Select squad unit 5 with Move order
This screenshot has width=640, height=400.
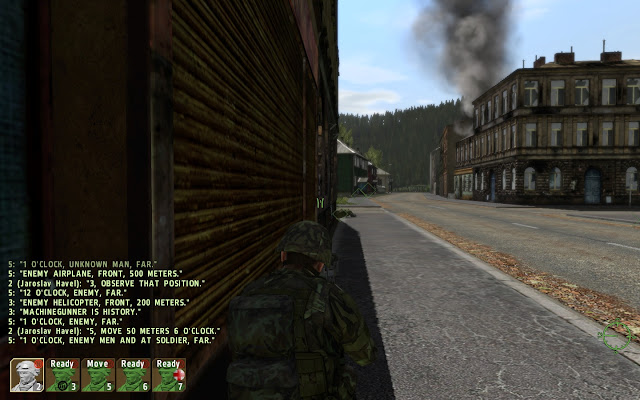click(98, 375)
